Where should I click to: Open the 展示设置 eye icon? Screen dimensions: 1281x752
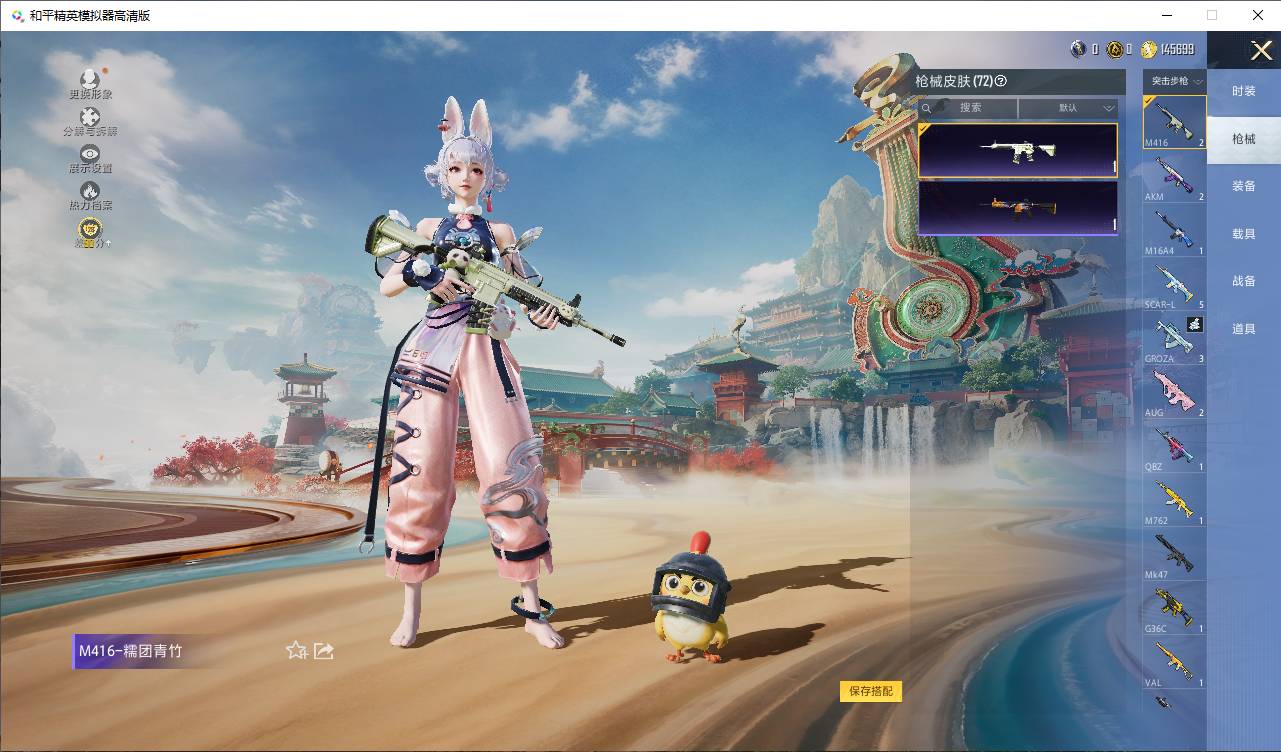90,156
